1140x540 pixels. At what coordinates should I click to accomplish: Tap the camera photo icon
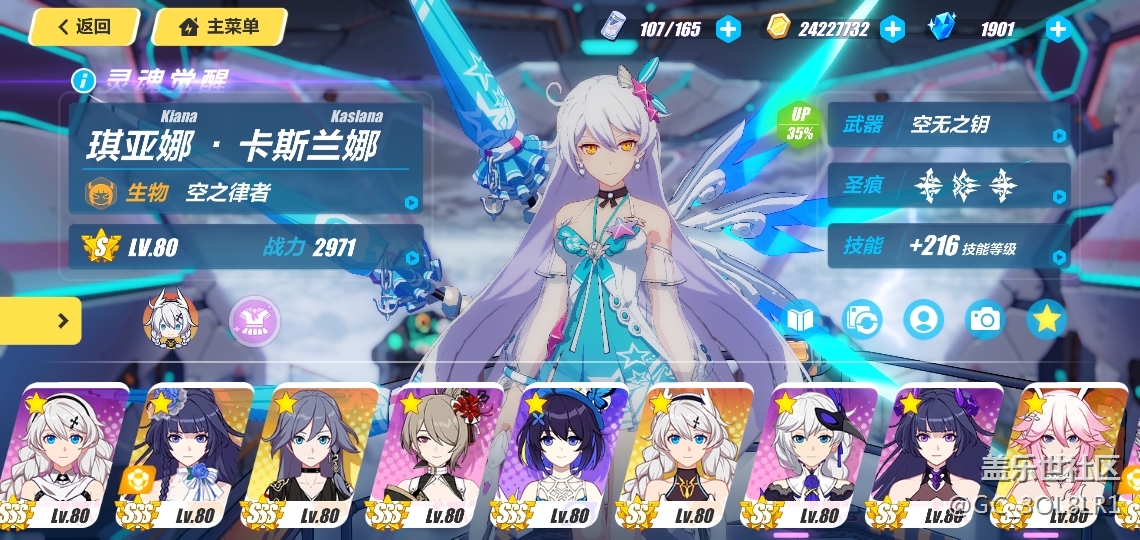click(985, 320)
